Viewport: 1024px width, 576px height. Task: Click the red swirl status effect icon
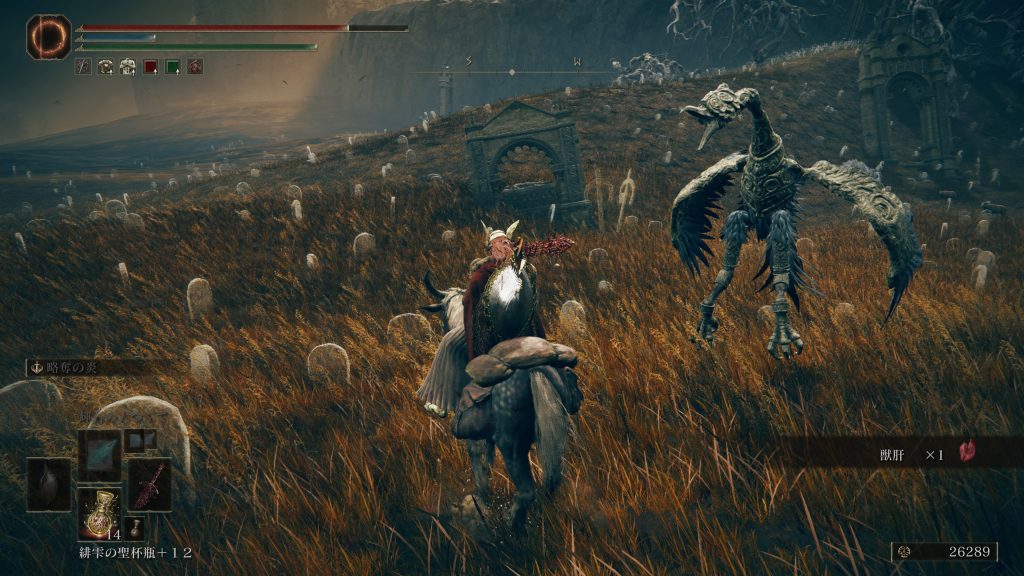[x=194, y=67]
